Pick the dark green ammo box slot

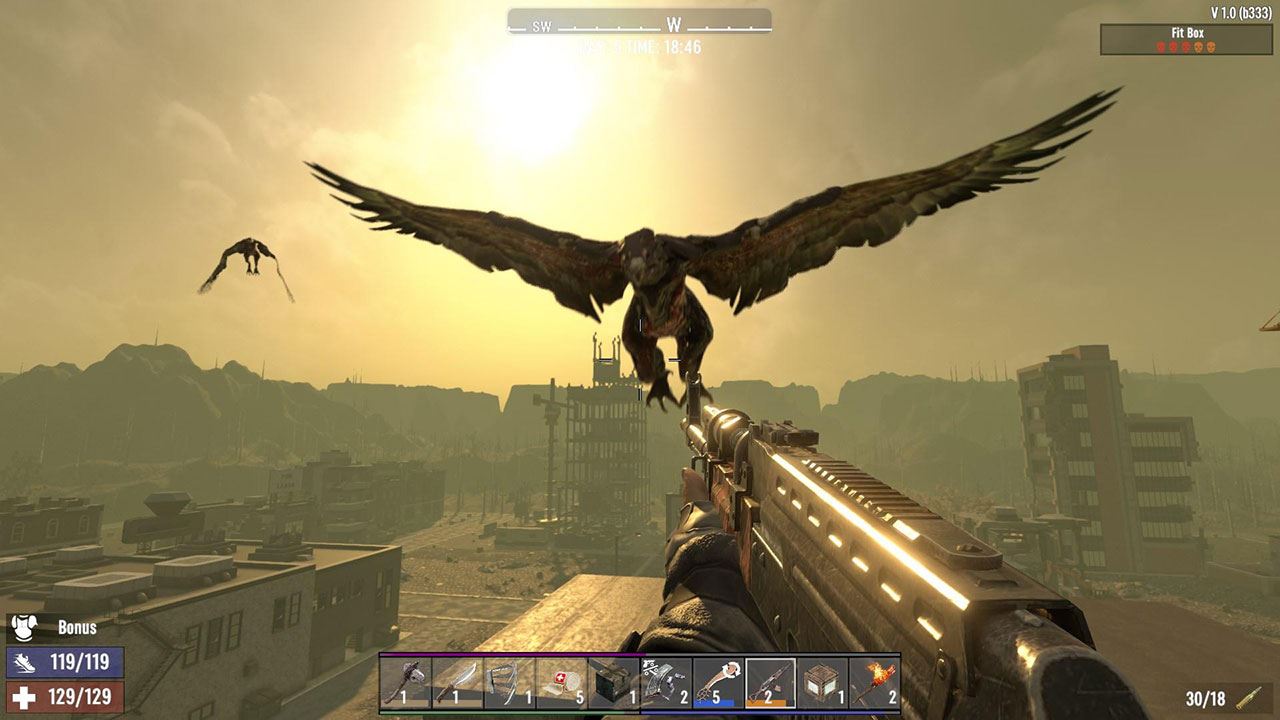pyautogui.click(x=614, y=683)
